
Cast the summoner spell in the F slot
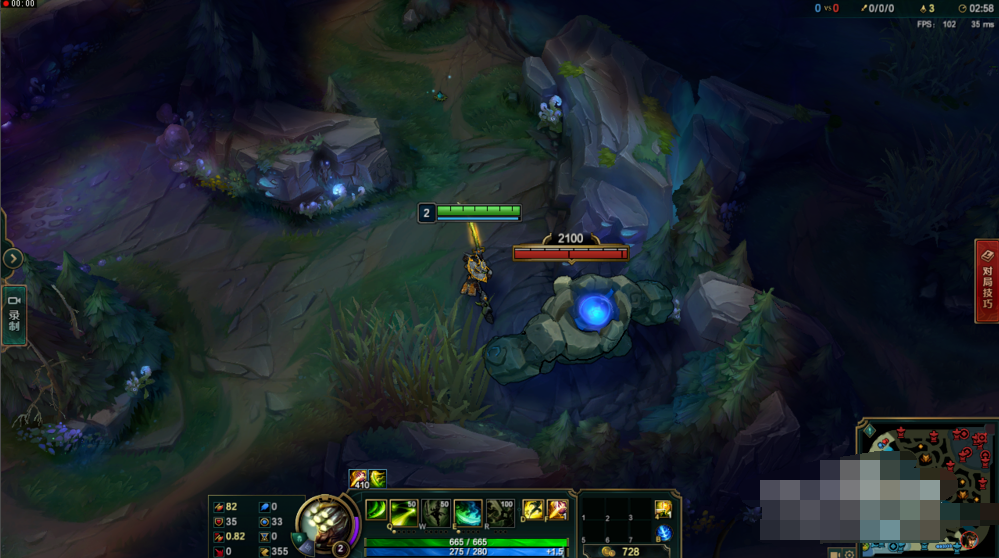(557, 511)
